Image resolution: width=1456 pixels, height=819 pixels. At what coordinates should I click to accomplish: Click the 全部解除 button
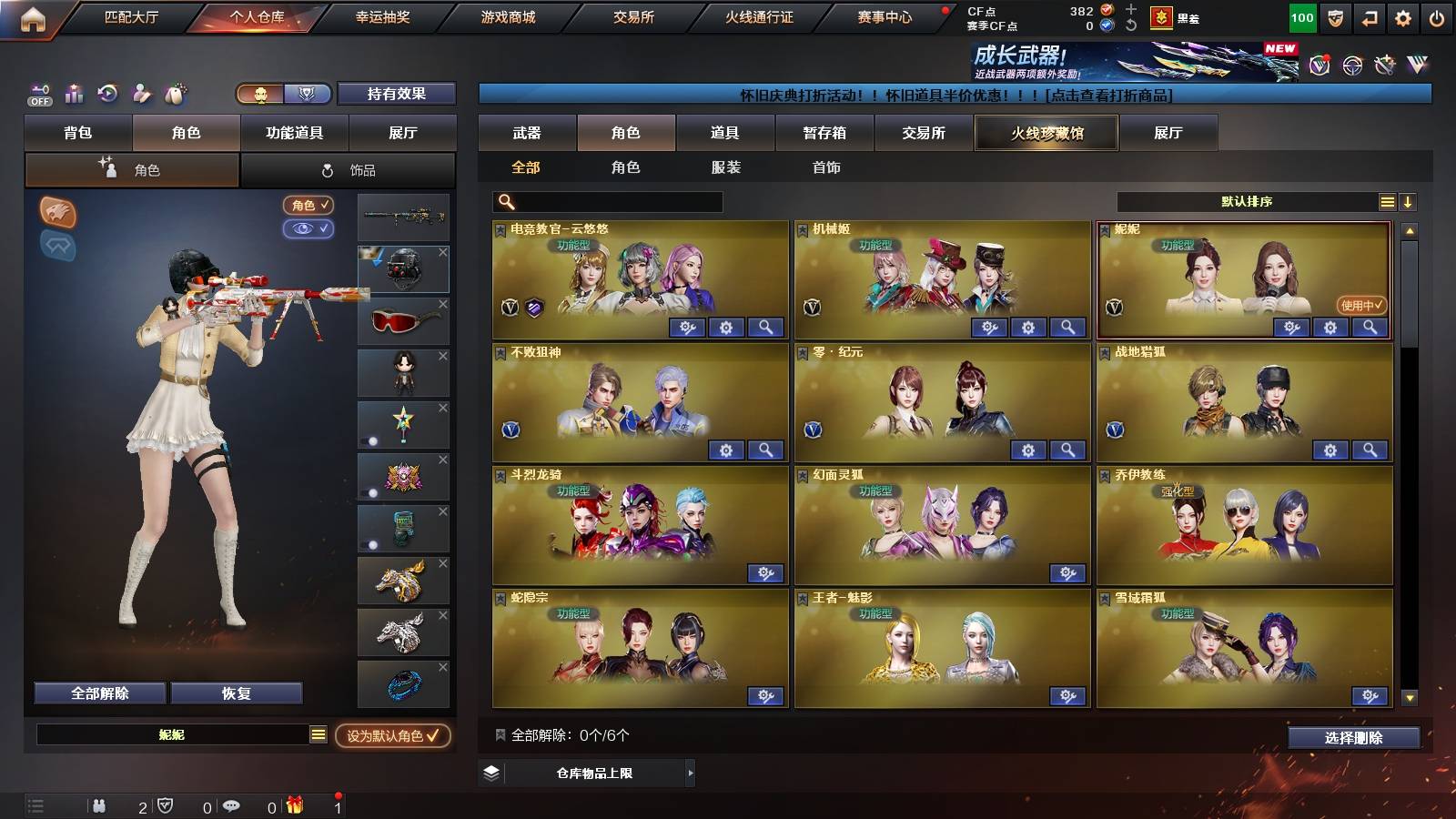[x=98, y=693]
